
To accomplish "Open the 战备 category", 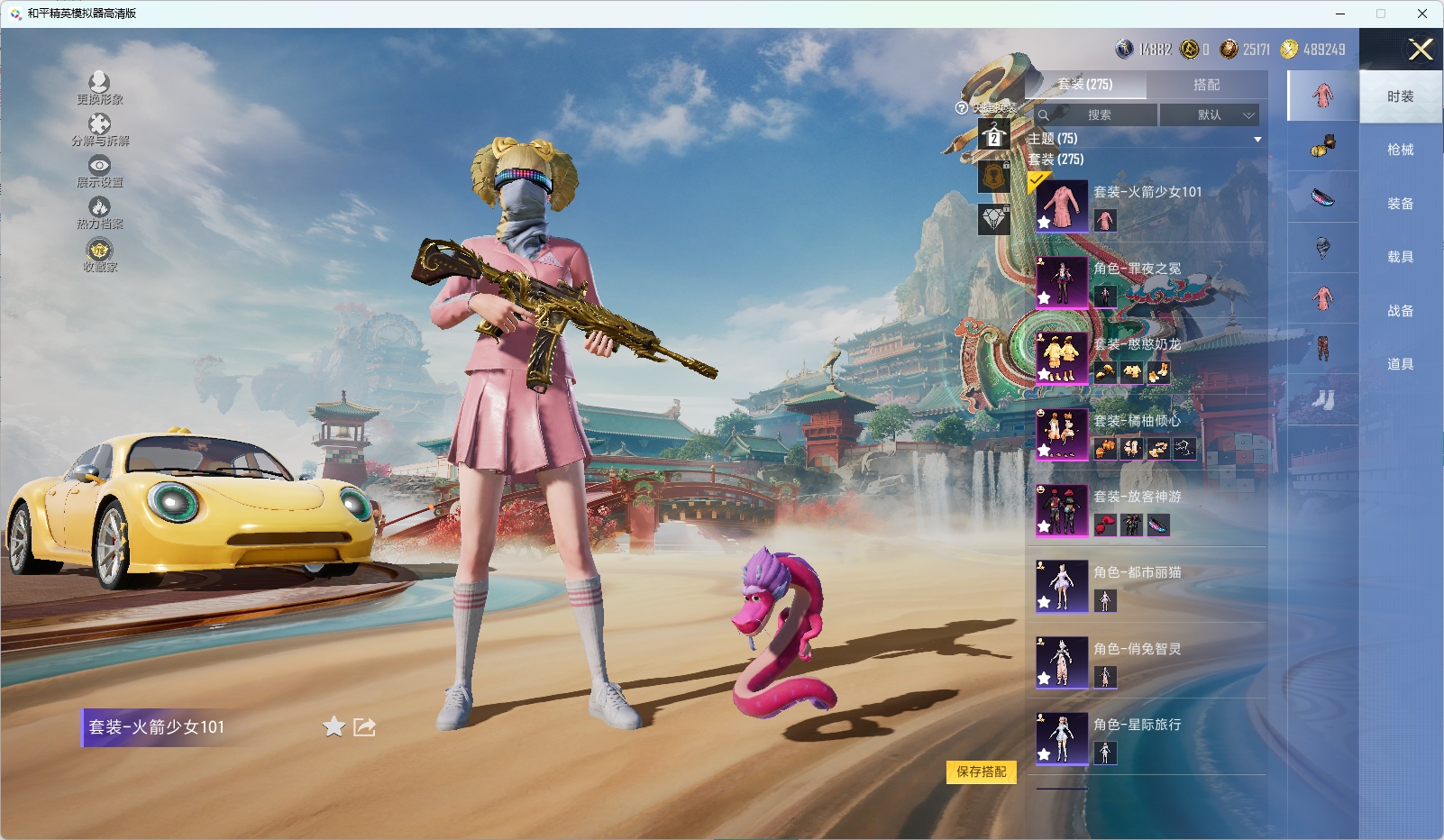I will 1400,311.
